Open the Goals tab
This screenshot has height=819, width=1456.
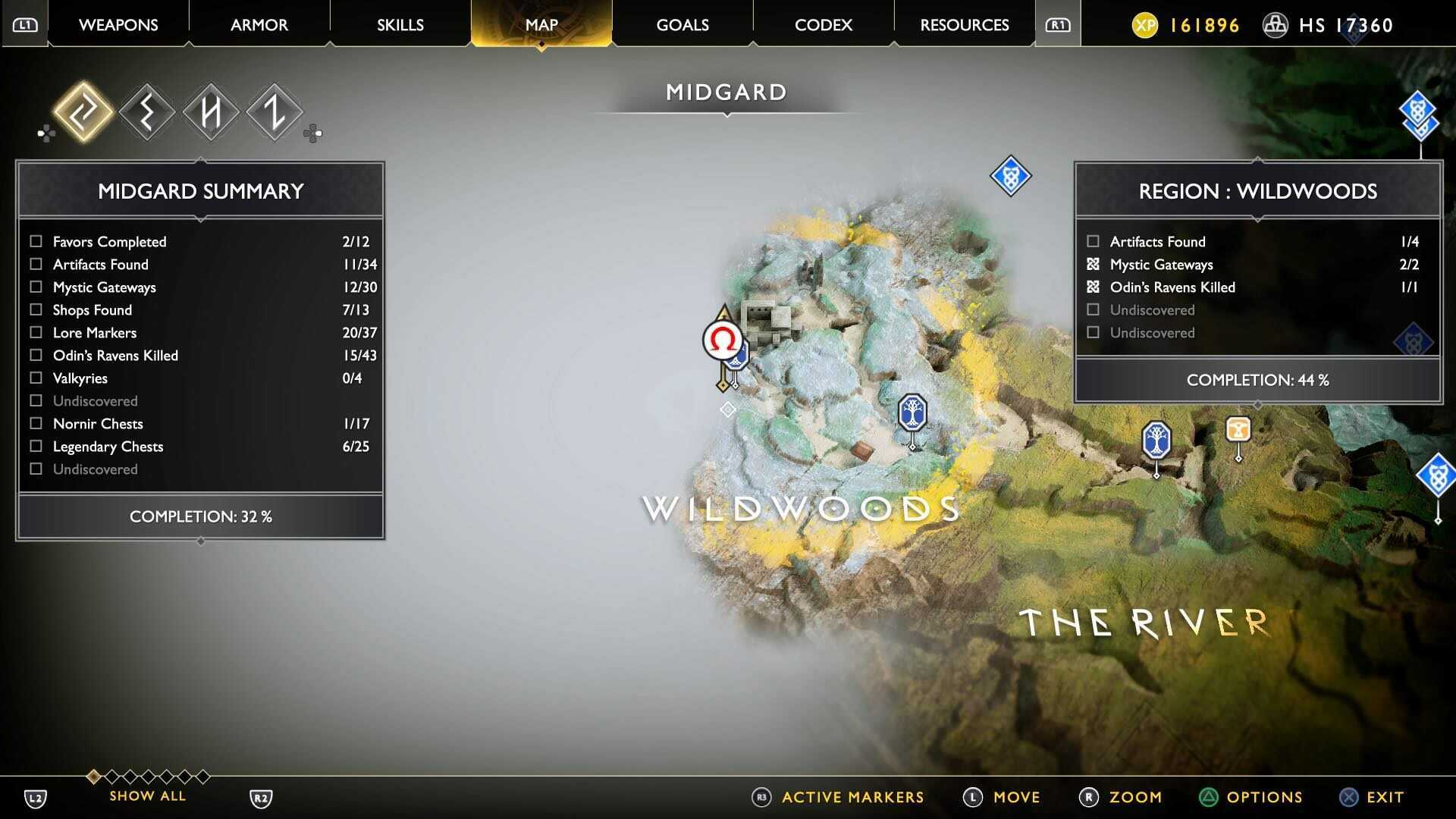pyautogui.click(x=682, y=24)
